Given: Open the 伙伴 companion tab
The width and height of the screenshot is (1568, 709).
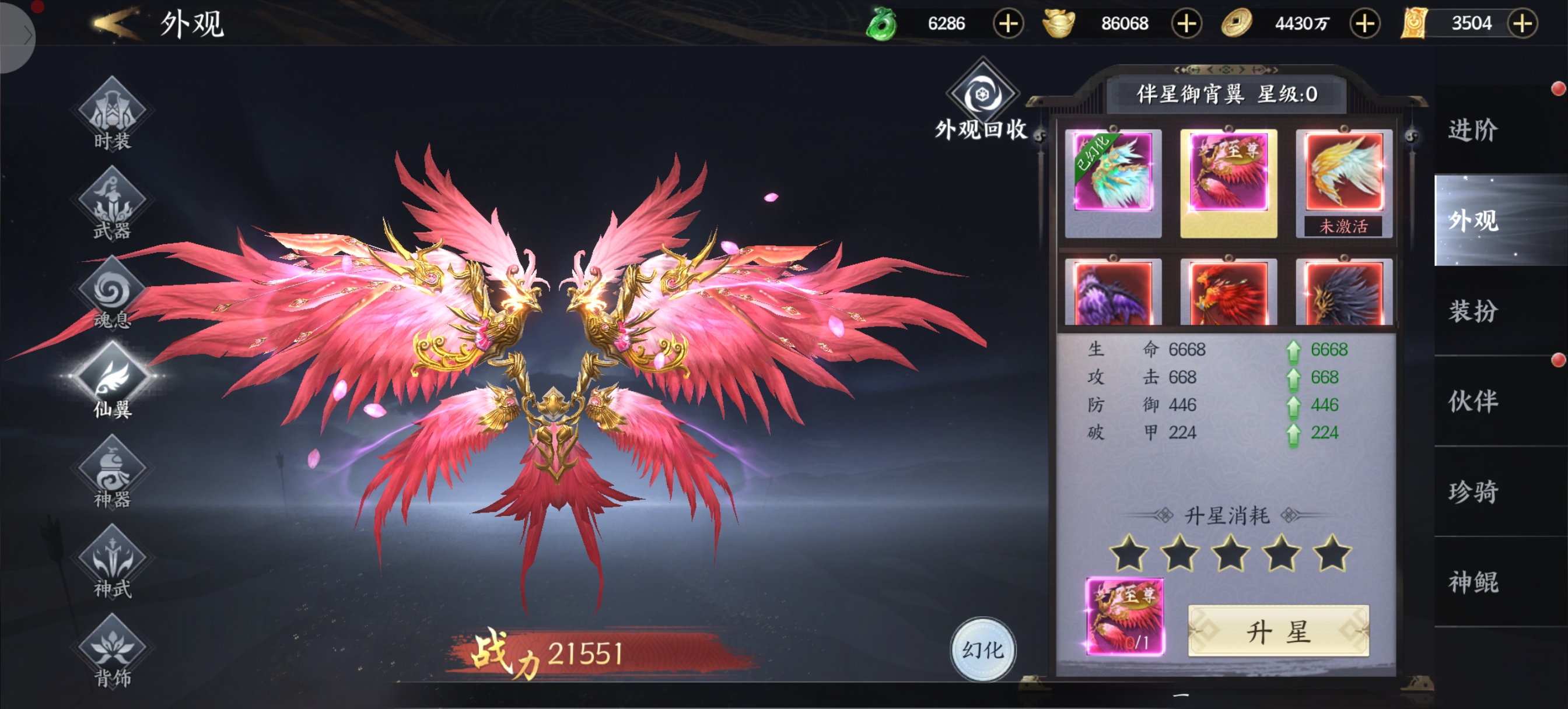Looking at the screenshot, I should click(x=1473, y=401).
